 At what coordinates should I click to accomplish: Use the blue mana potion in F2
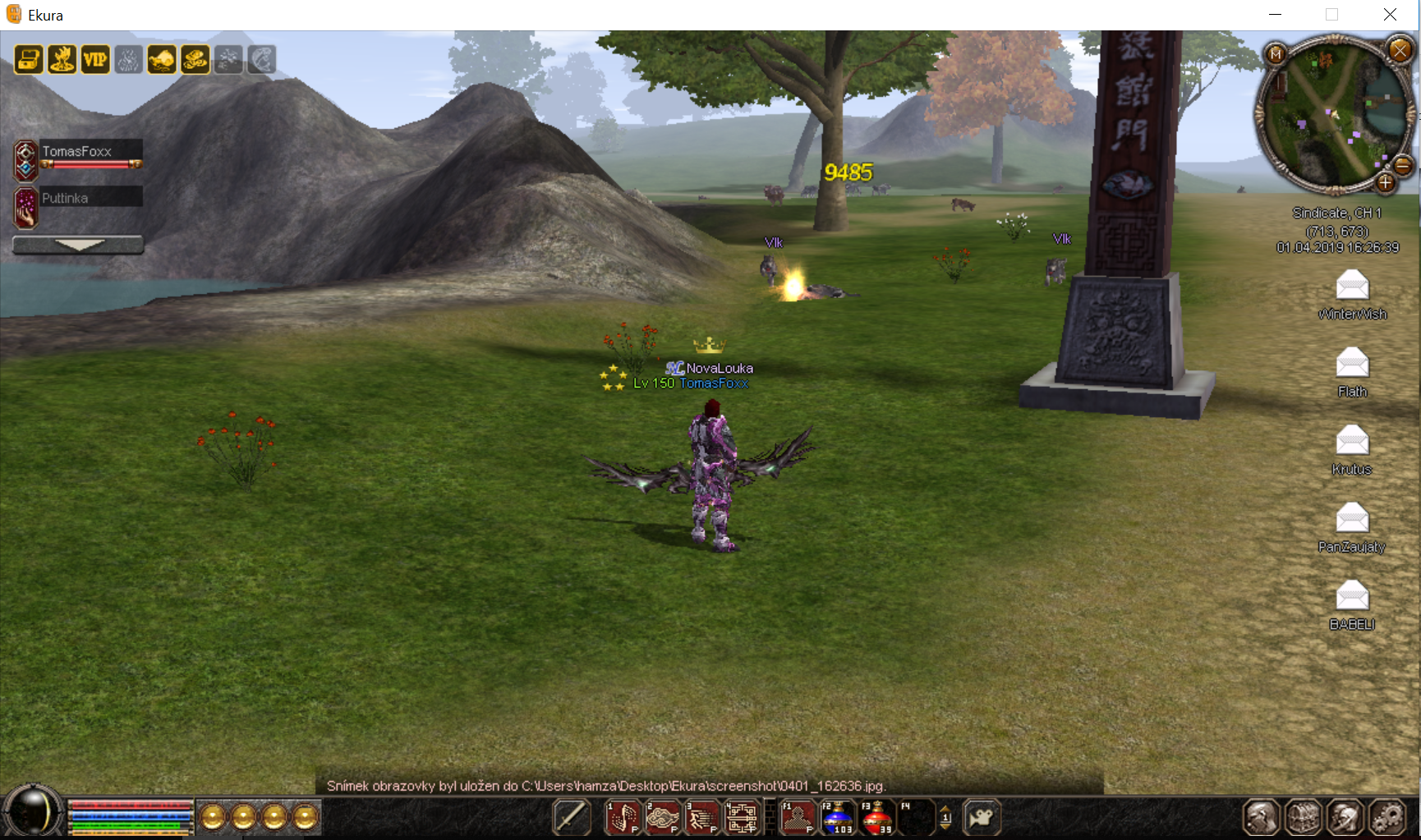click(837, 818)
